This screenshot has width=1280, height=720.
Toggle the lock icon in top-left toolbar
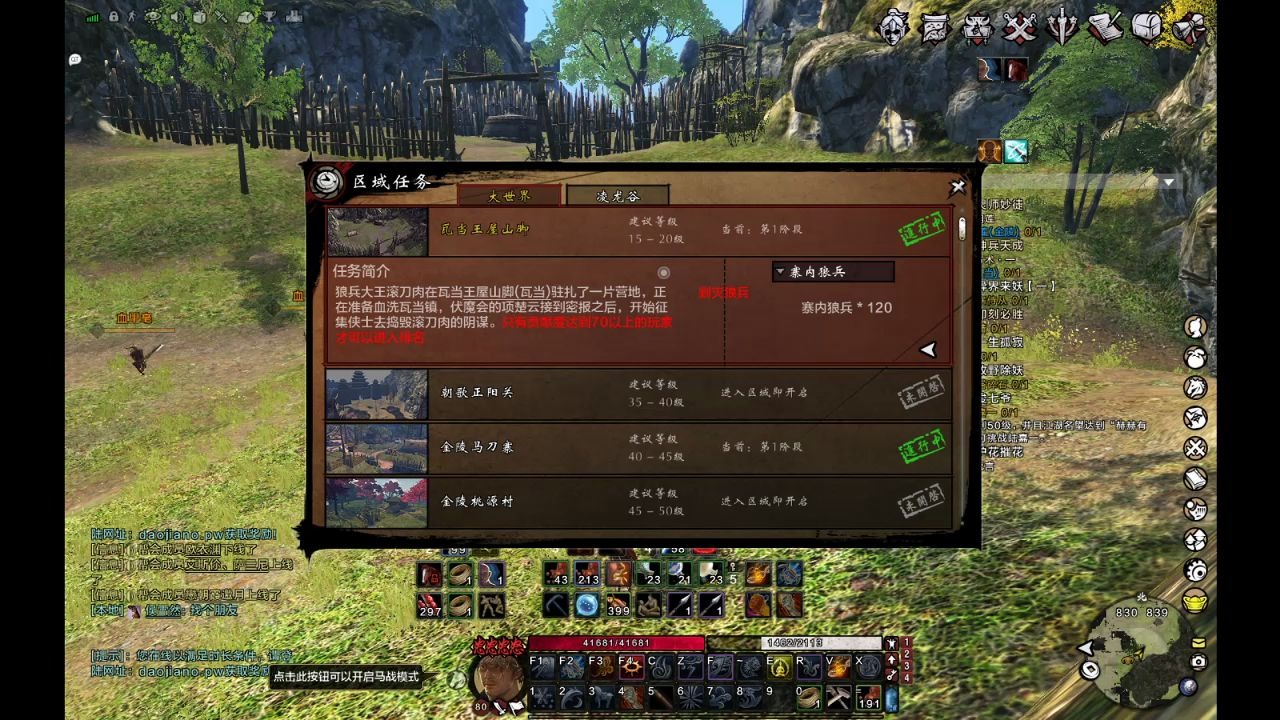113,18
